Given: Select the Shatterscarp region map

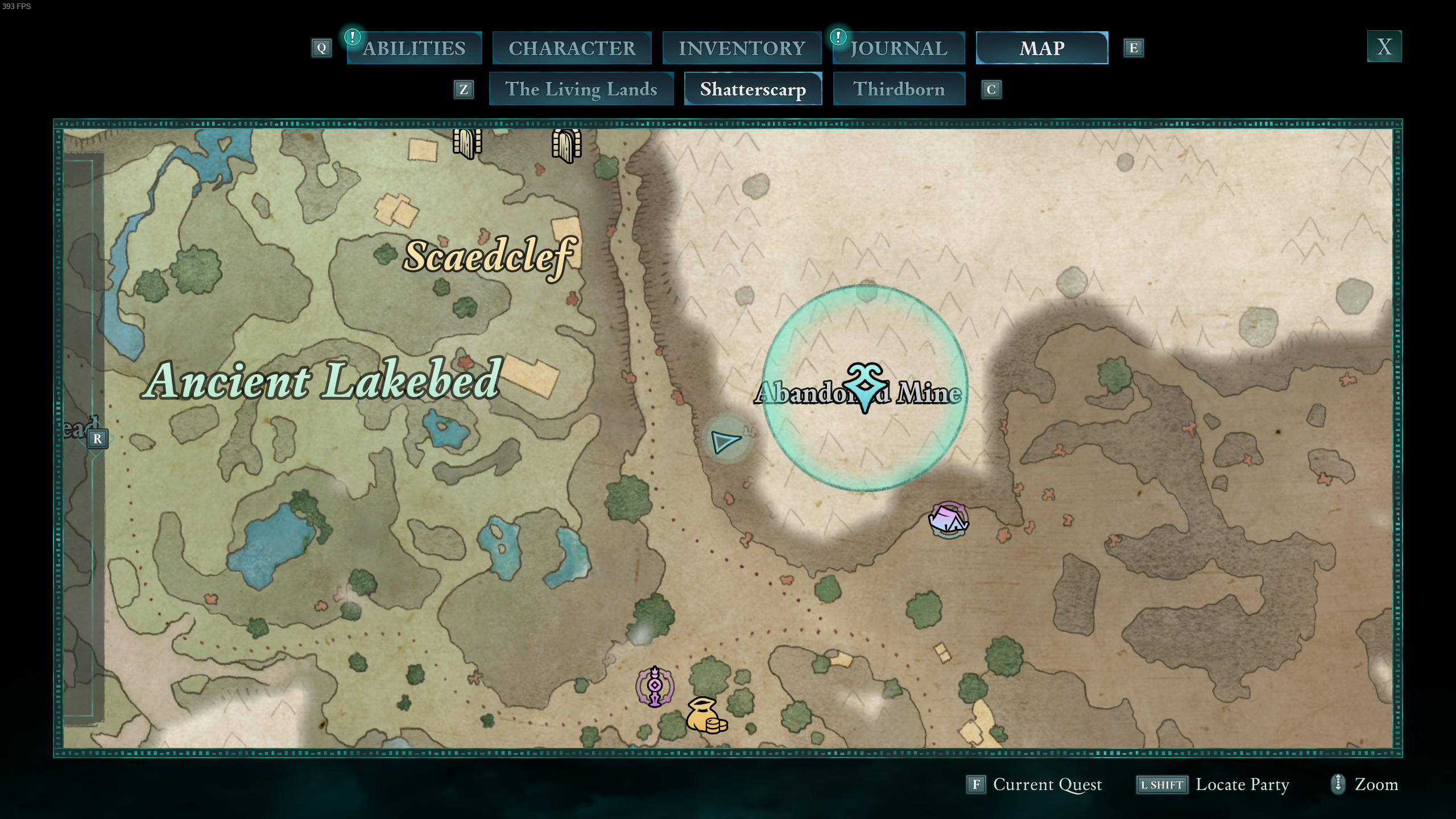Looking at the screenshot, I should coord(752,89).
